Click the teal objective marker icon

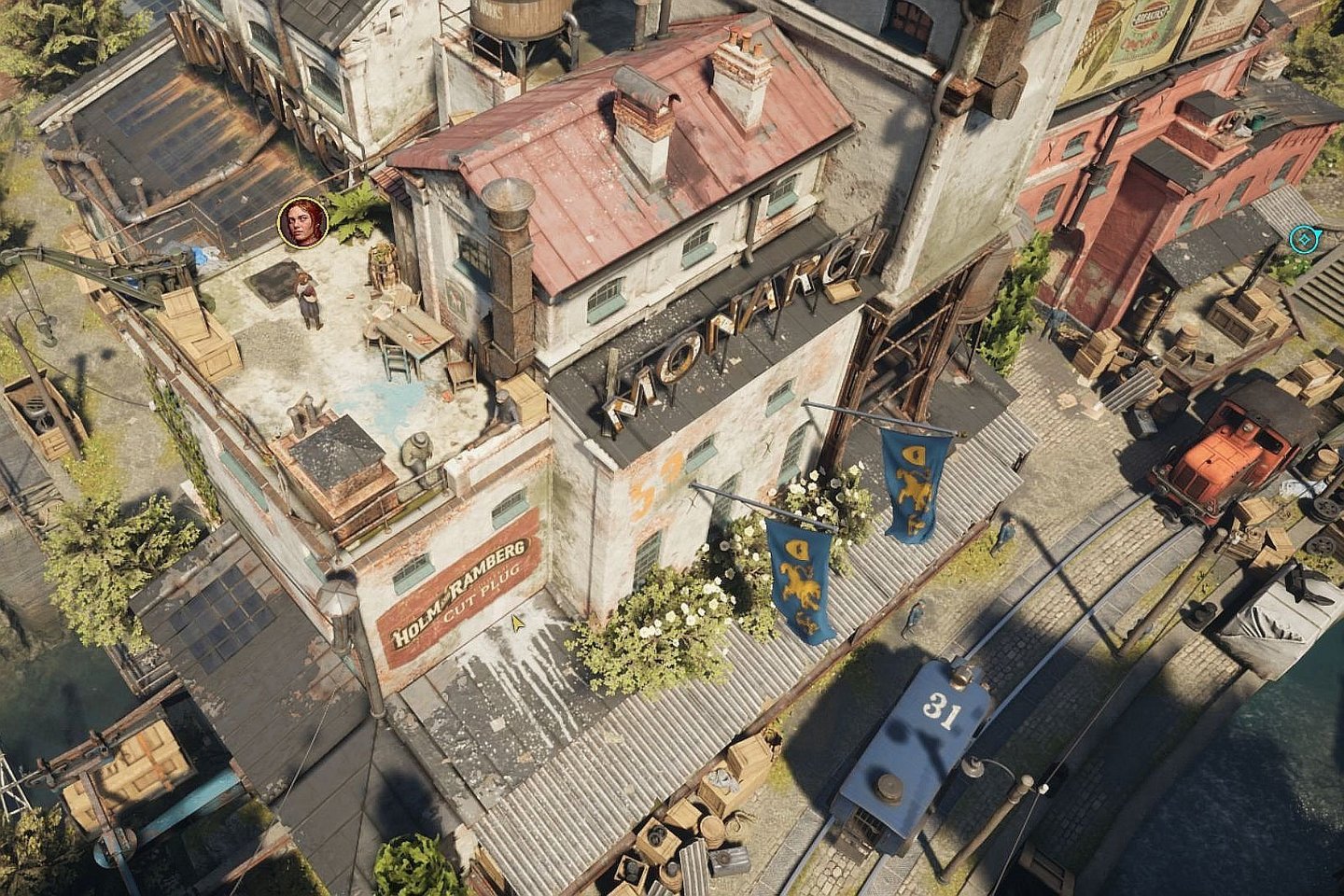click(1300, 240)
